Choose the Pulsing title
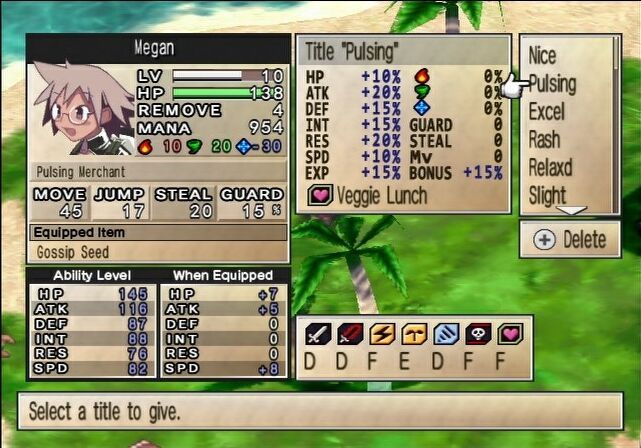This screenshot has height=448, width=641. pos(552,84)
